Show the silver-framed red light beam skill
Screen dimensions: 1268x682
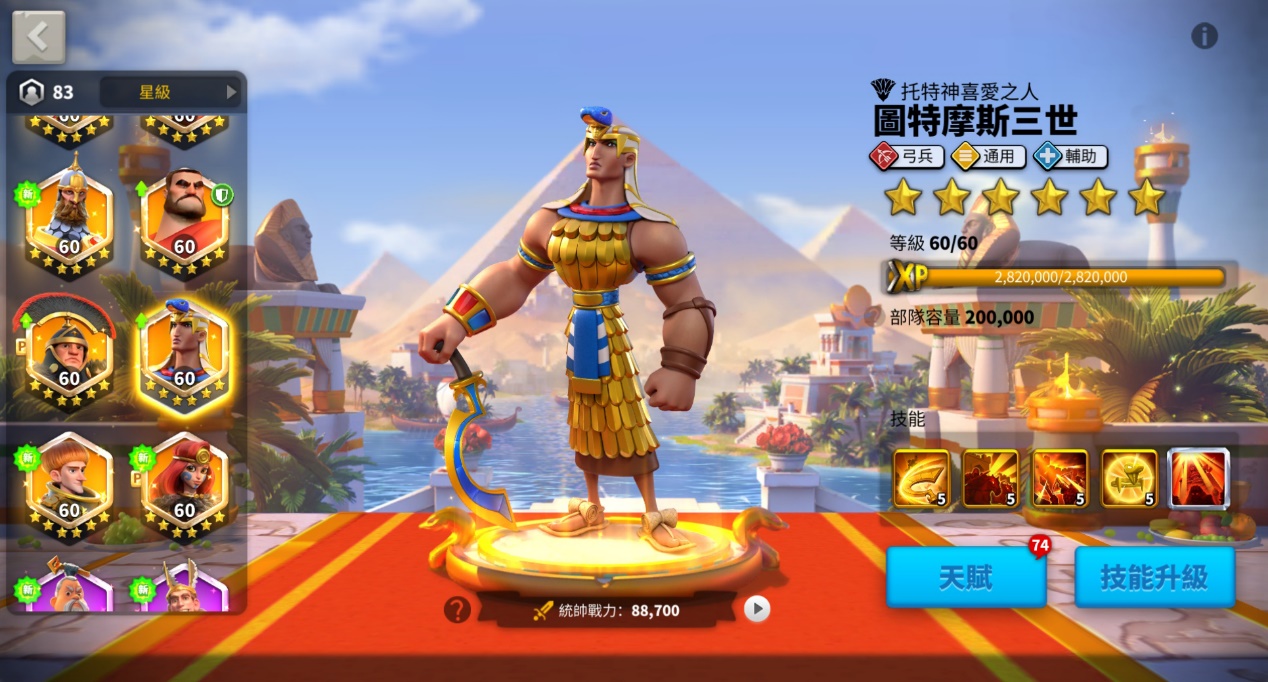(x=1198, y=479)
